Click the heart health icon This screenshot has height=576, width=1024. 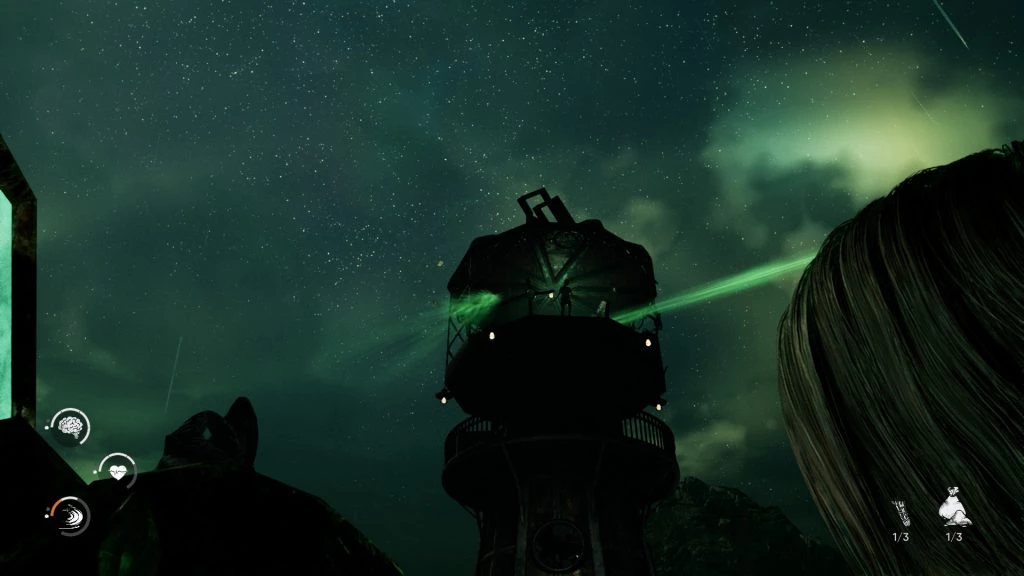coord(118,471)
